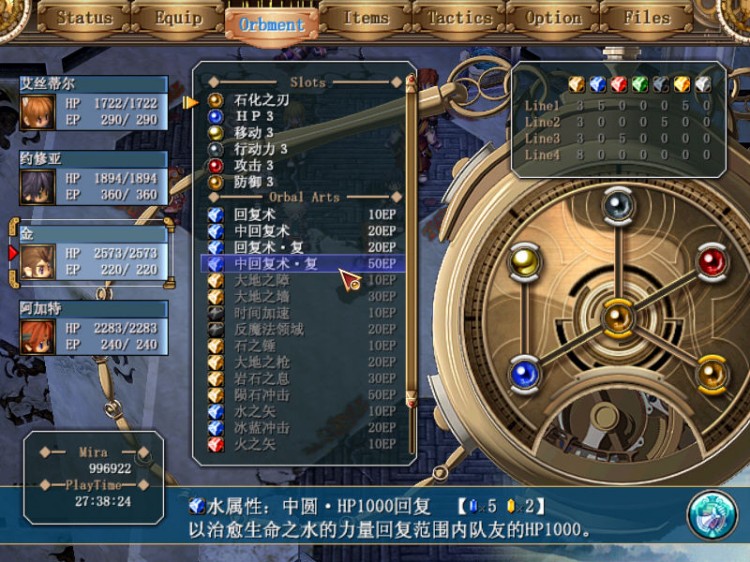Open the Items tab
The height and width of the screenshot is (562, 750).
[366, 18]
